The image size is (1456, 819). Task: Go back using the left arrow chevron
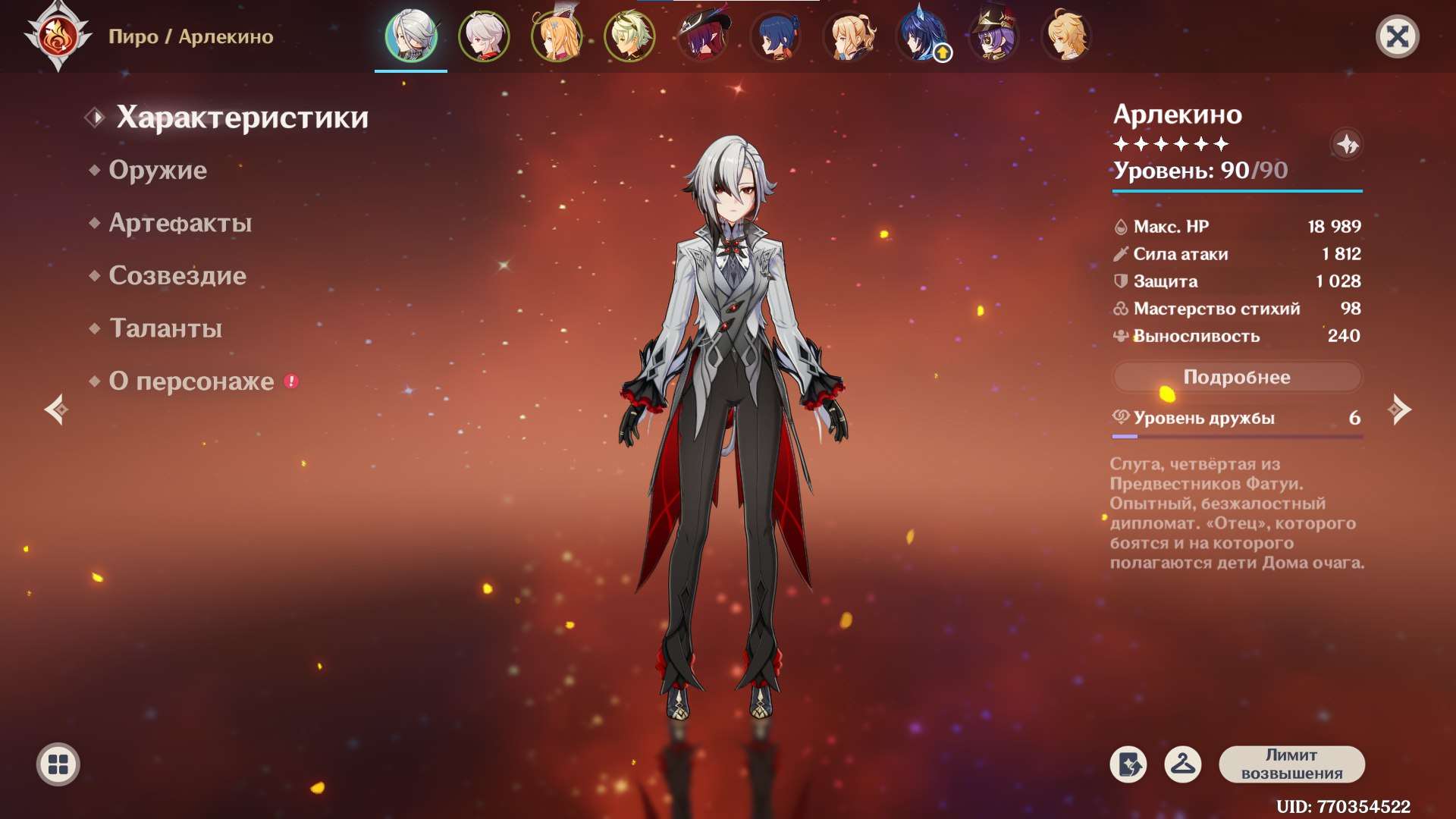click(55, 409)
